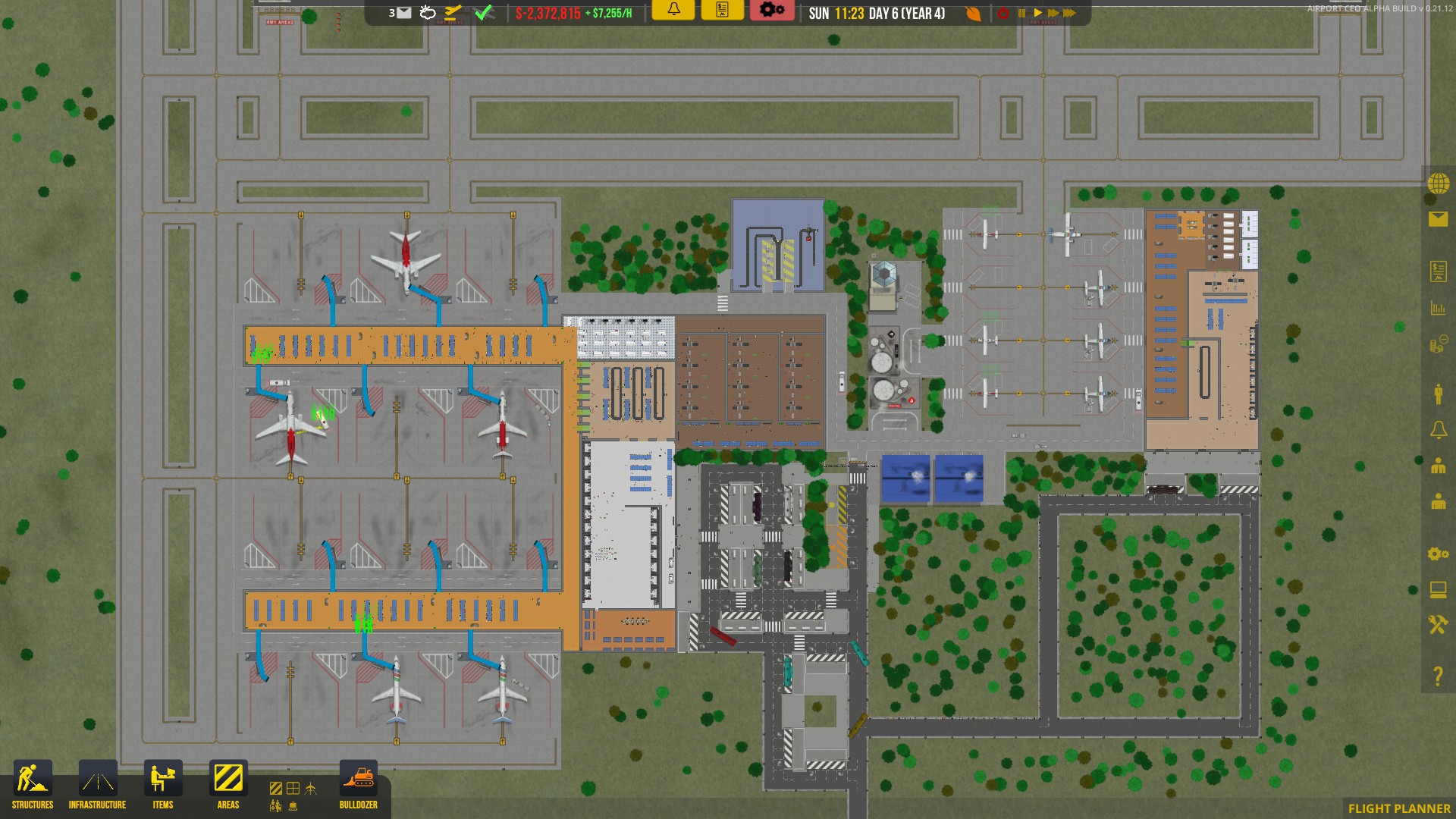This screenshot has height=819, width=1456.
Task: Open notifications with the yellow bell button
Action: pos(673,11)
